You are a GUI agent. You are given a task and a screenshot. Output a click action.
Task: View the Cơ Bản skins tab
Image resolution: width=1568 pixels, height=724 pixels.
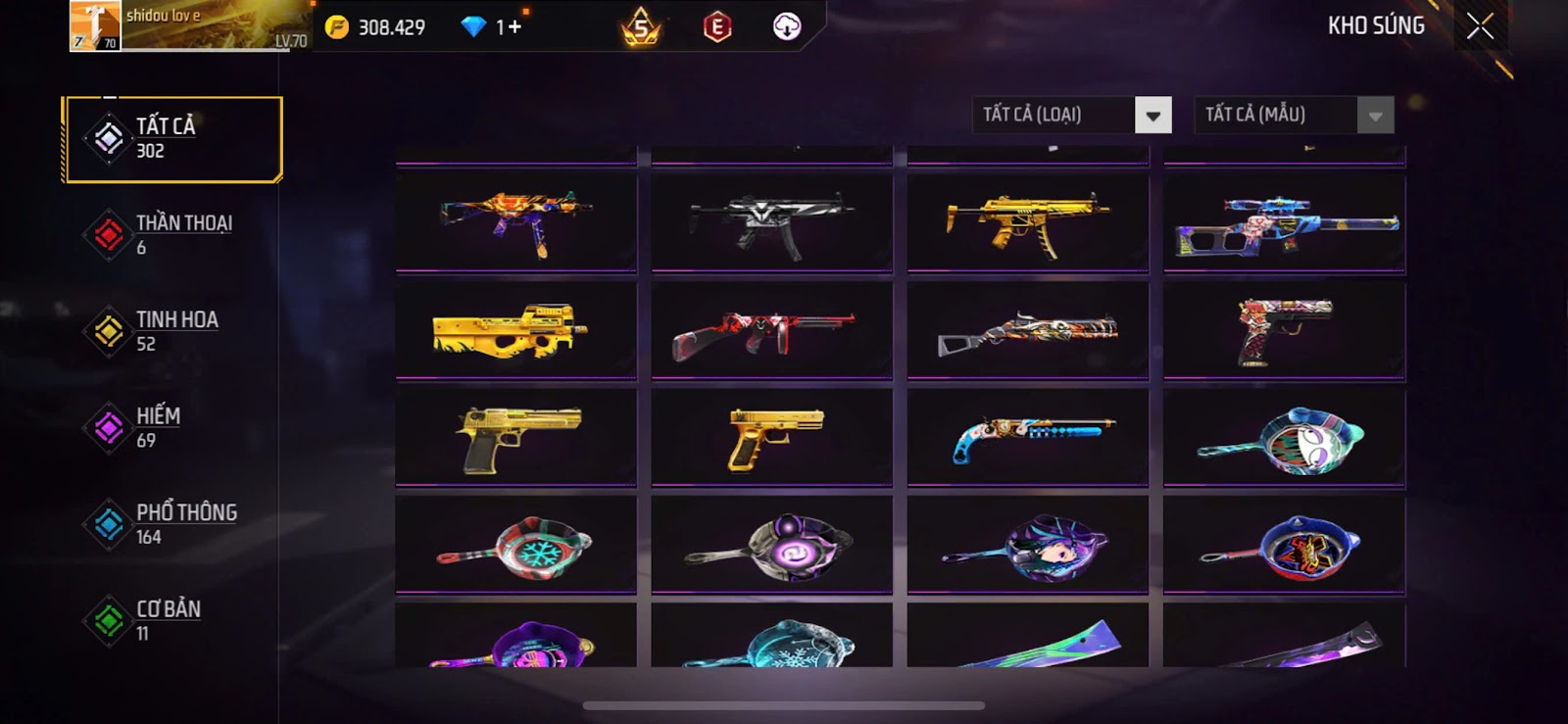(172, 620)
